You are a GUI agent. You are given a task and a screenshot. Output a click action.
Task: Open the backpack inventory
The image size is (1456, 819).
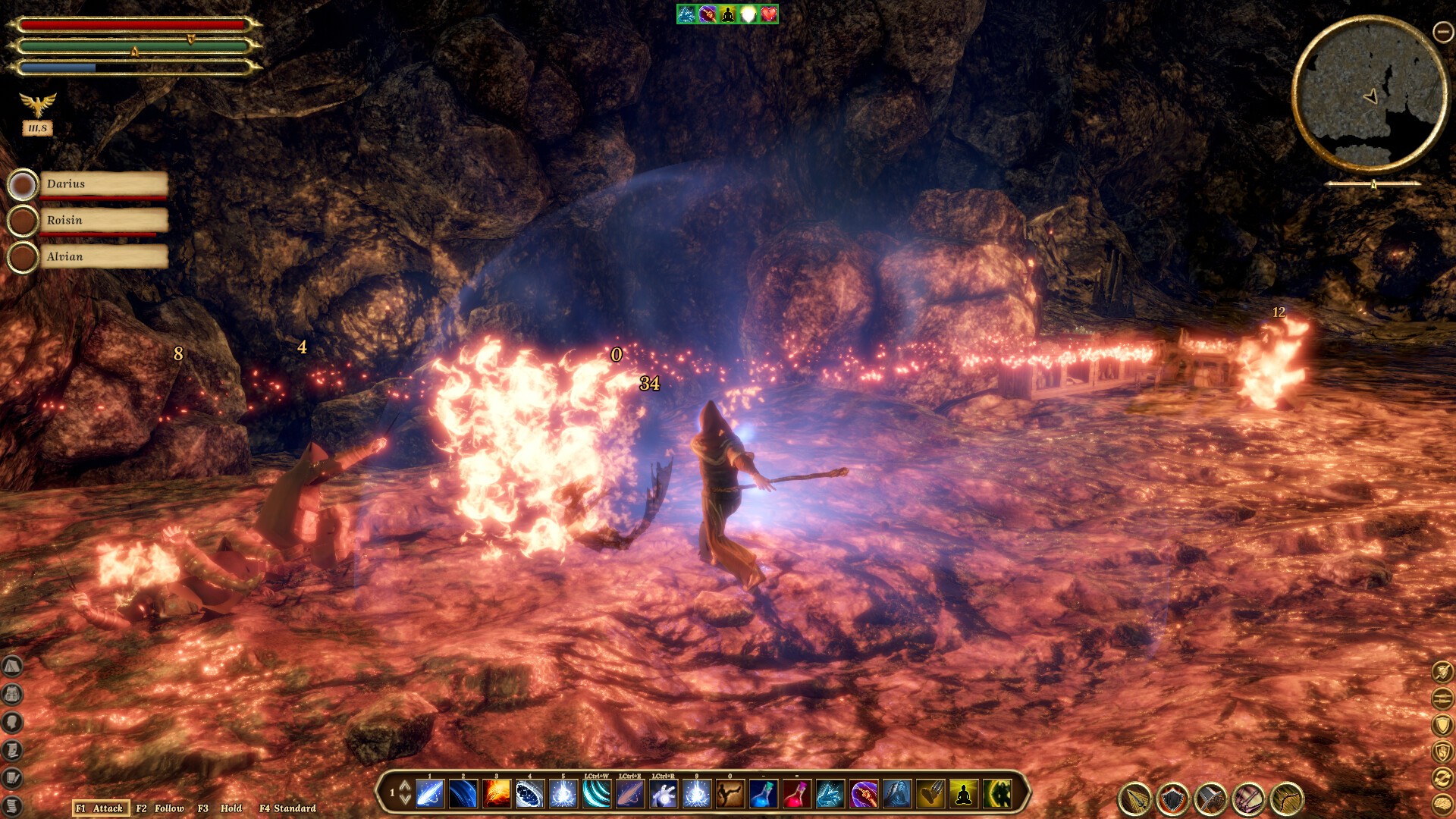click(x=12, y=694)
